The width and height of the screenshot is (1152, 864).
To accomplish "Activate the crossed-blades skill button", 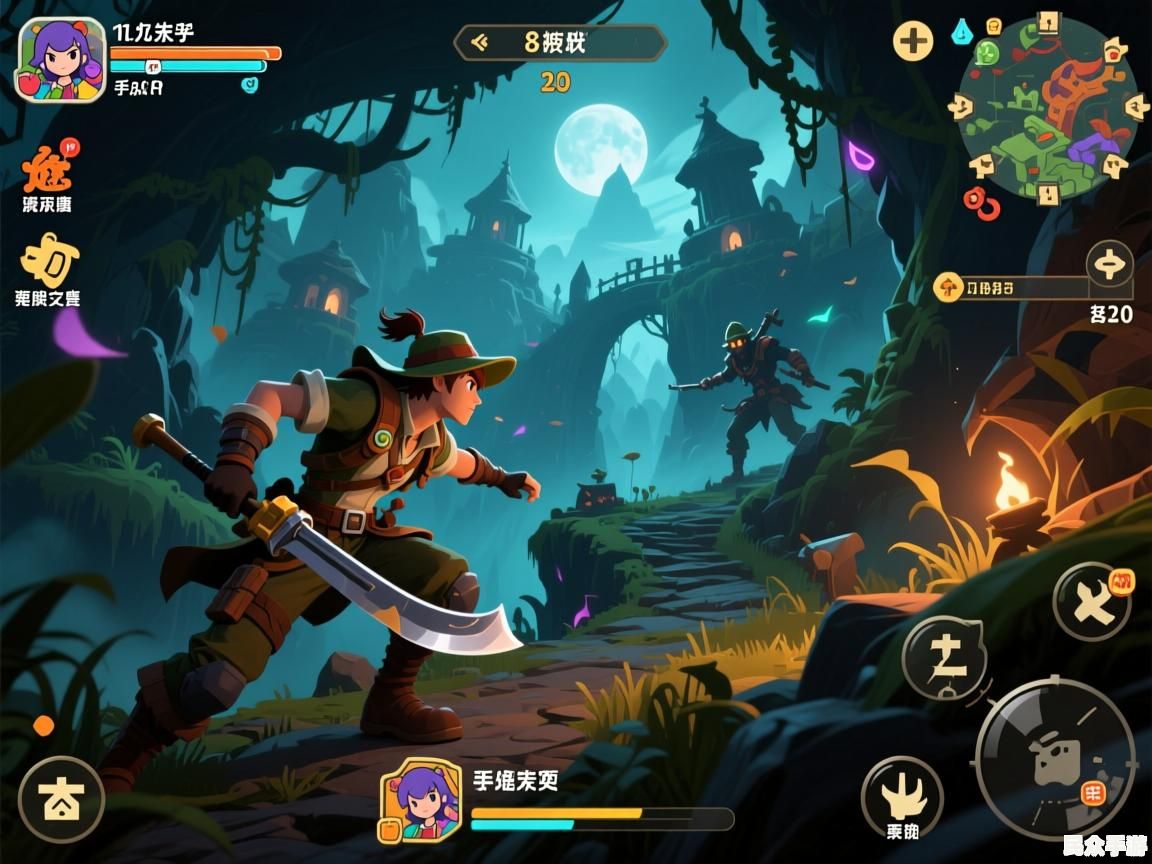I will (x=1091, y=601).
